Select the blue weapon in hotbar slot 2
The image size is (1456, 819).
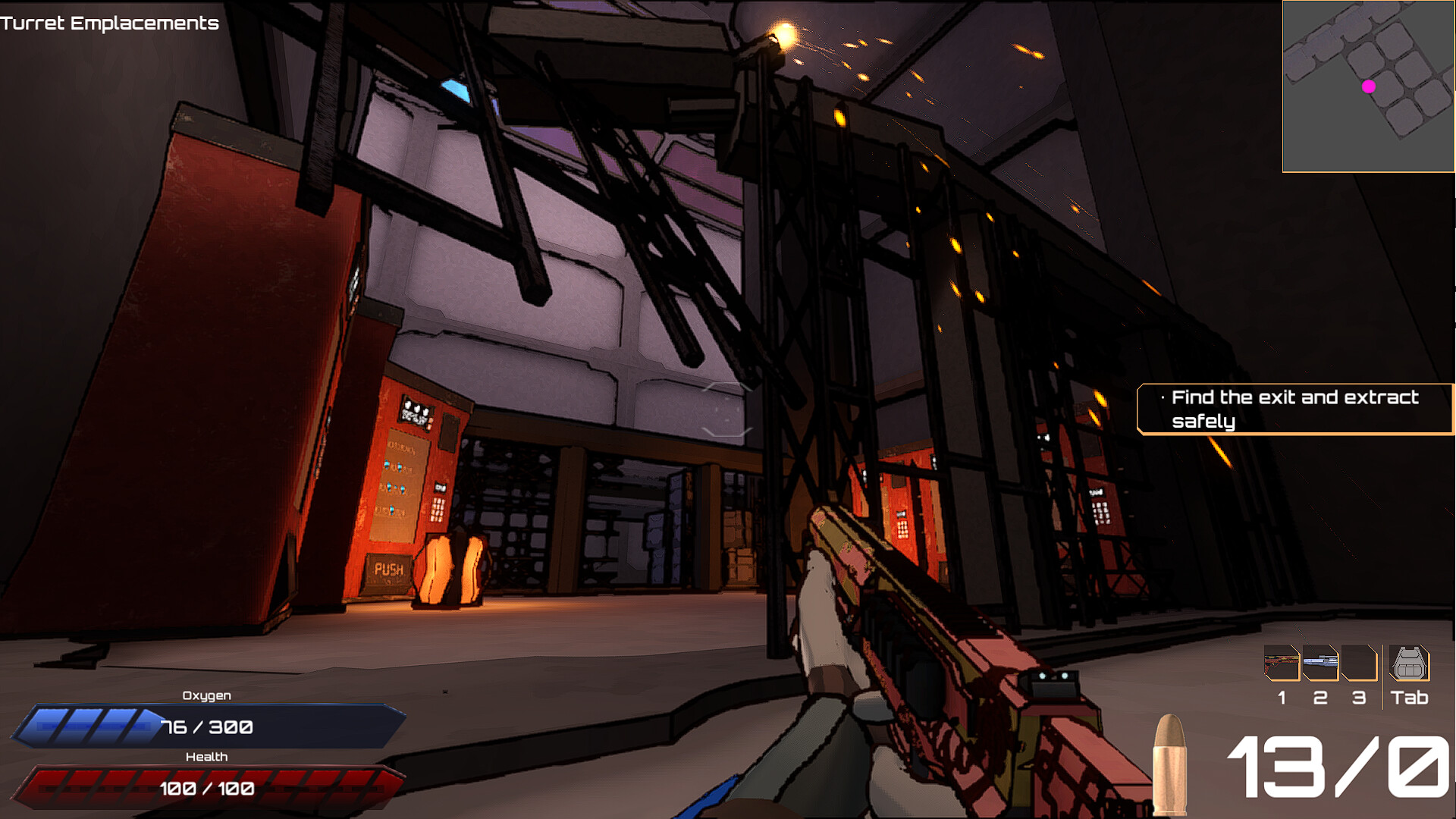pos(1319,664)
